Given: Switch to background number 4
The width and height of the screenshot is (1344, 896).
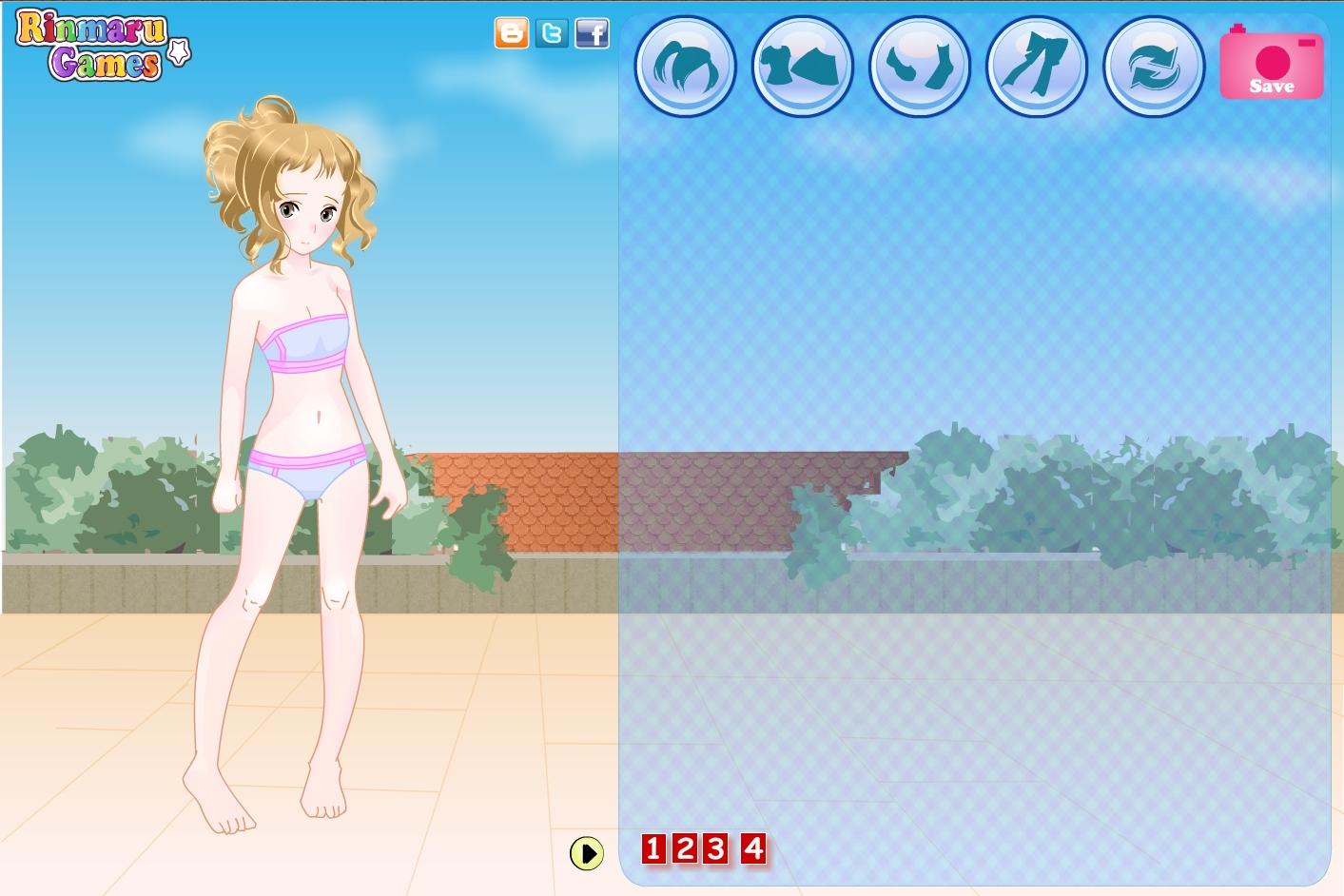Looking at the screenshot, I should click(753, 847).
